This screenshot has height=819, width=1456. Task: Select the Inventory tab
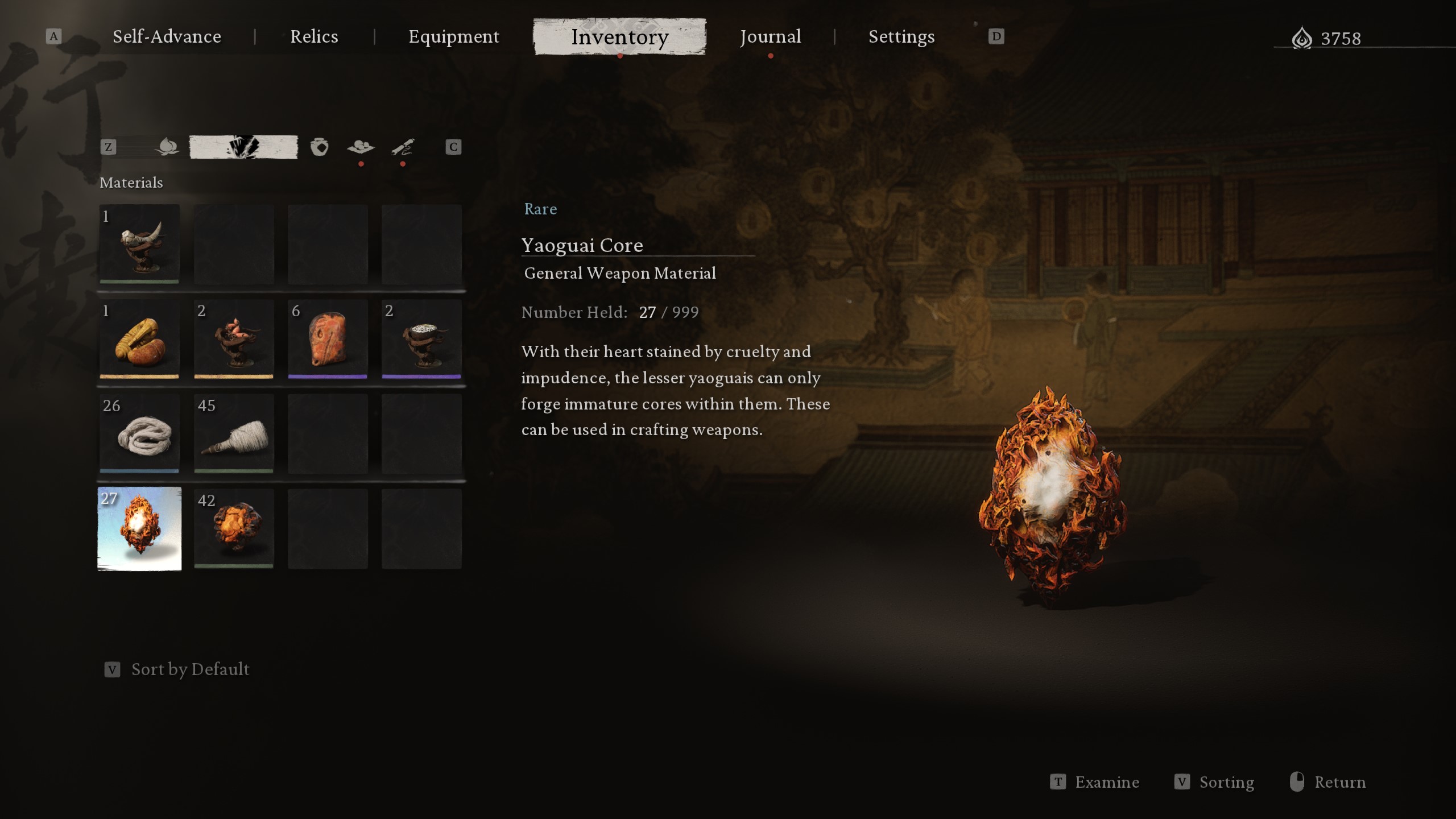click(619, 37)
